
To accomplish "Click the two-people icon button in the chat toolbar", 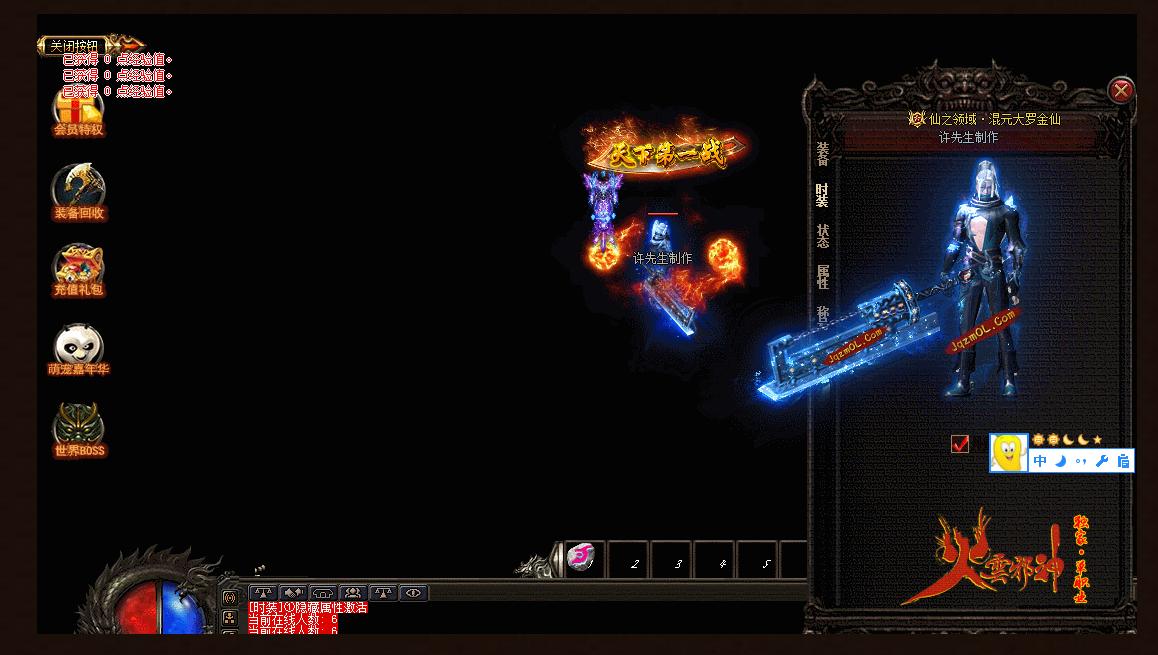I will point(353,593).
